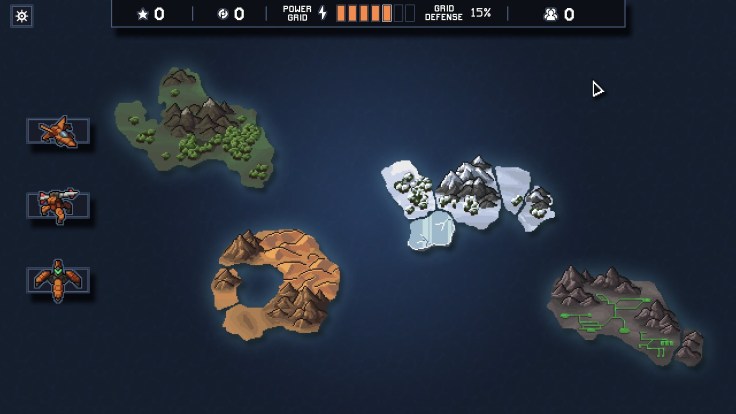Open the rocky circuit-board island
Screen dimensions: 736x414
point(625,315)
